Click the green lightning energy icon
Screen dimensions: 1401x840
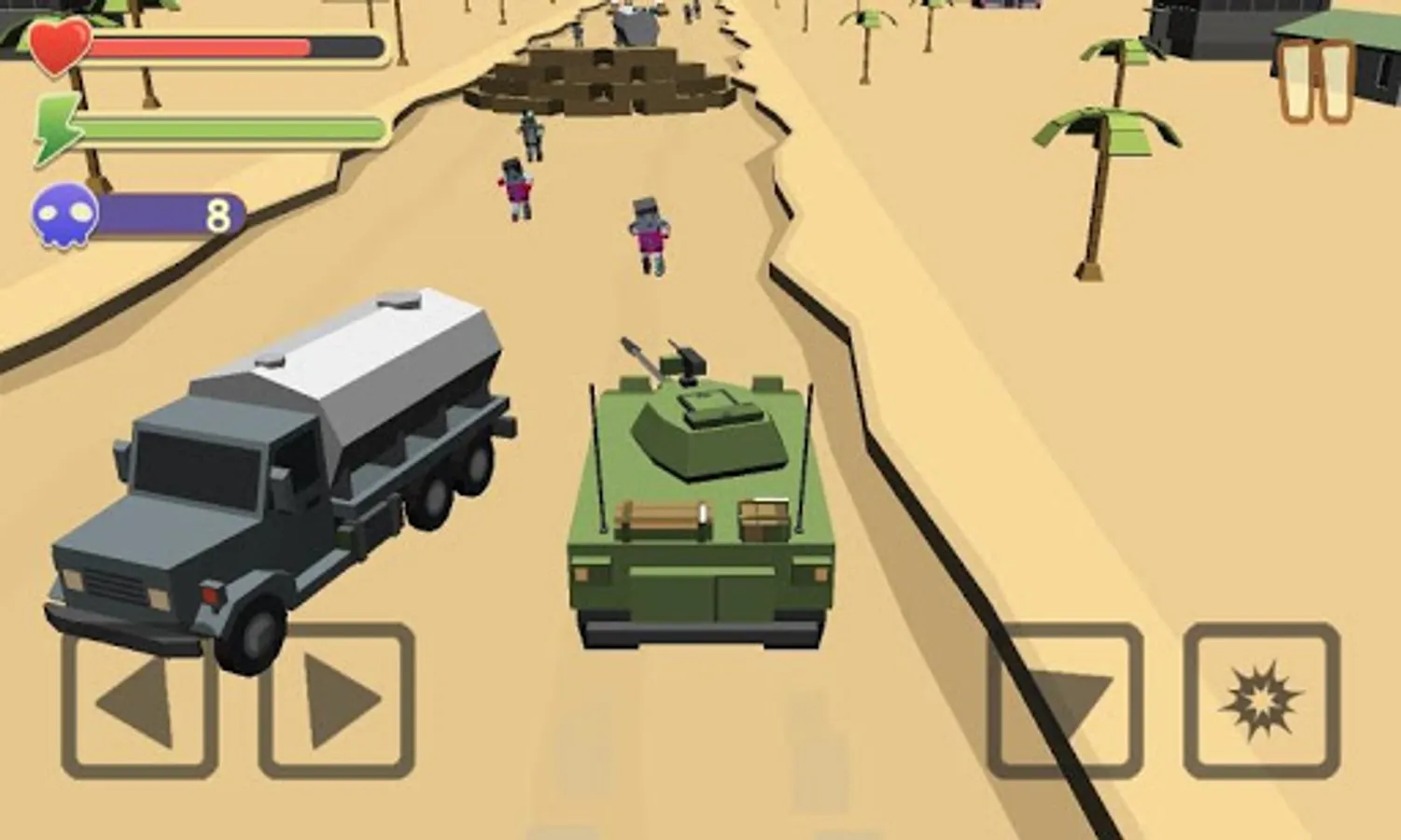56,126
